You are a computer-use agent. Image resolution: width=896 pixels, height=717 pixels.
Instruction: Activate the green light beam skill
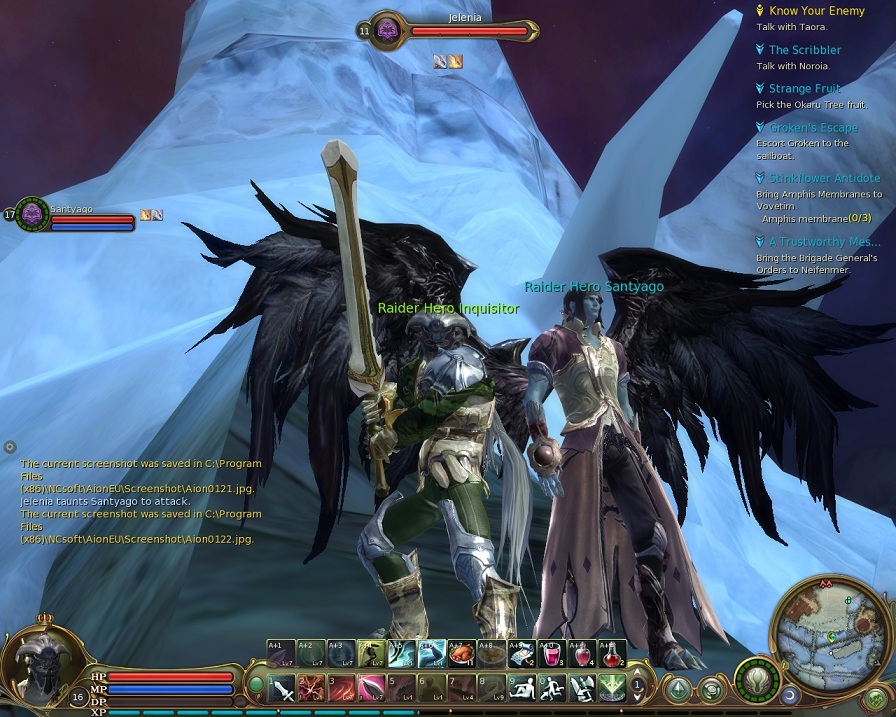pyautogui.click(x=611, y=688)
